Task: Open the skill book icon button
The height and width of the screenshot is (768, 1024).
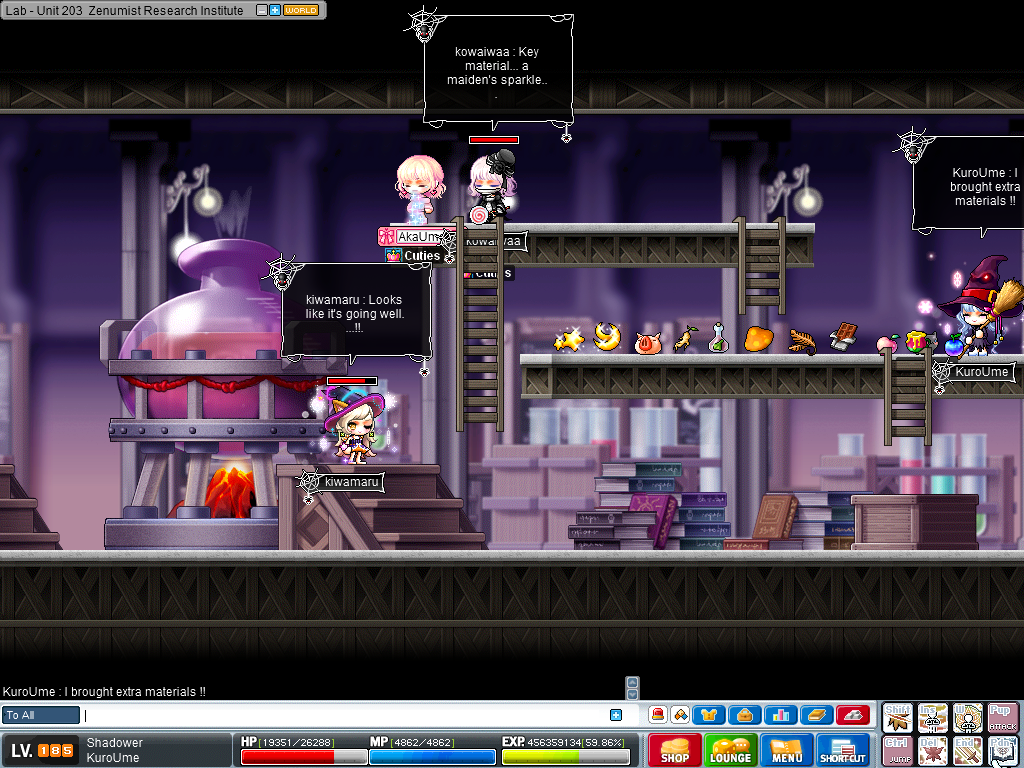Action: 816,715
